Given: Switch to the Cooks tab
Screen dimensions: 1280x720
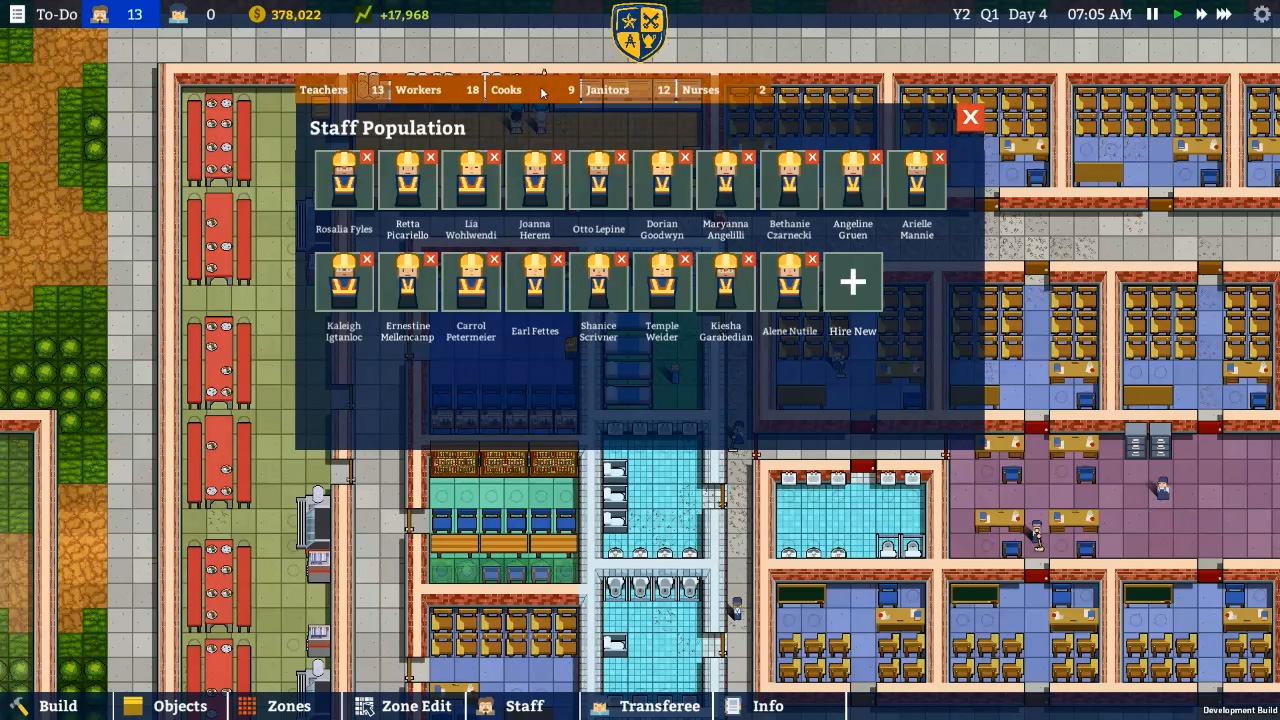Looking at the screenshot, I should [x=506, y=90].
